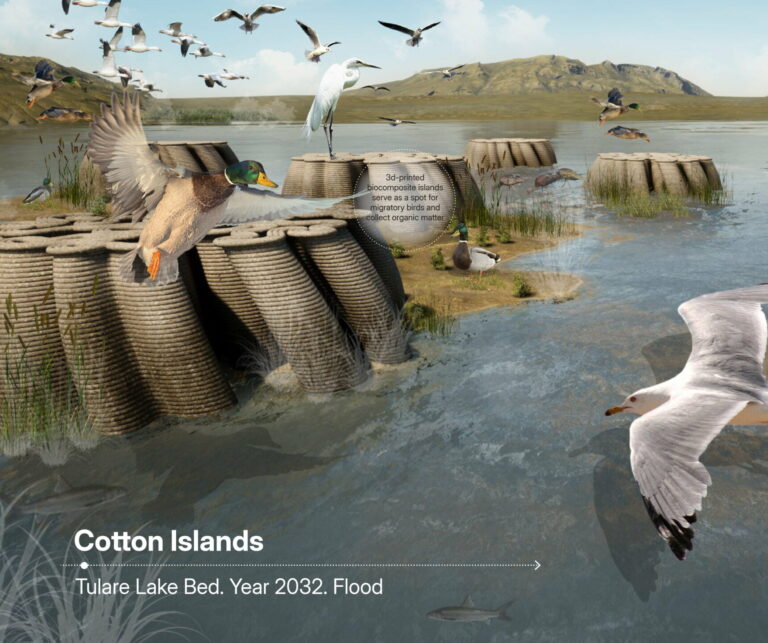Select the white dot on the dotted timeline

pyautogui.click(x=84, y=565)
